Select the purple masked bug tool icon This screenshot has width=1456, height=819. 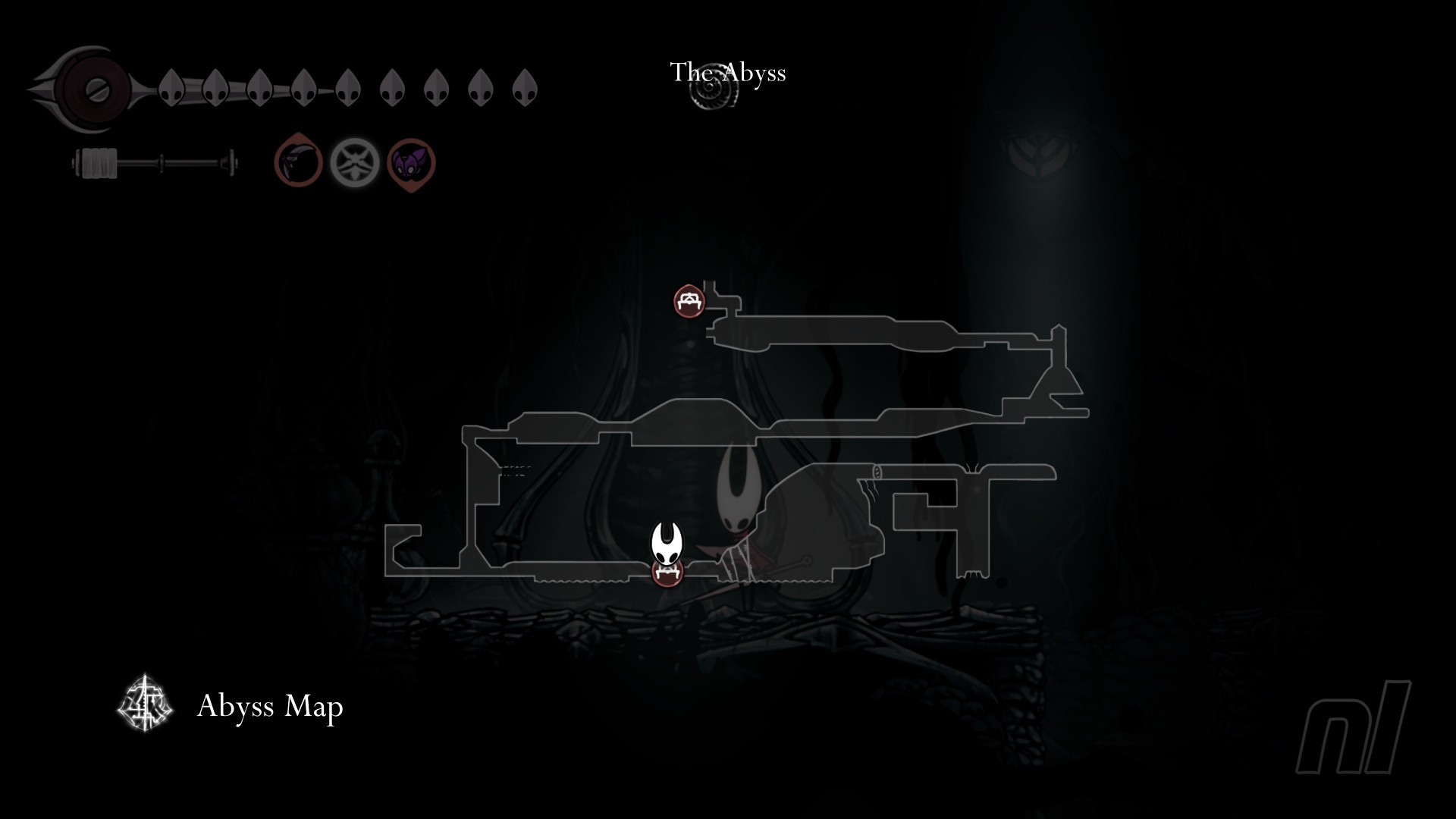click(411, 163)
